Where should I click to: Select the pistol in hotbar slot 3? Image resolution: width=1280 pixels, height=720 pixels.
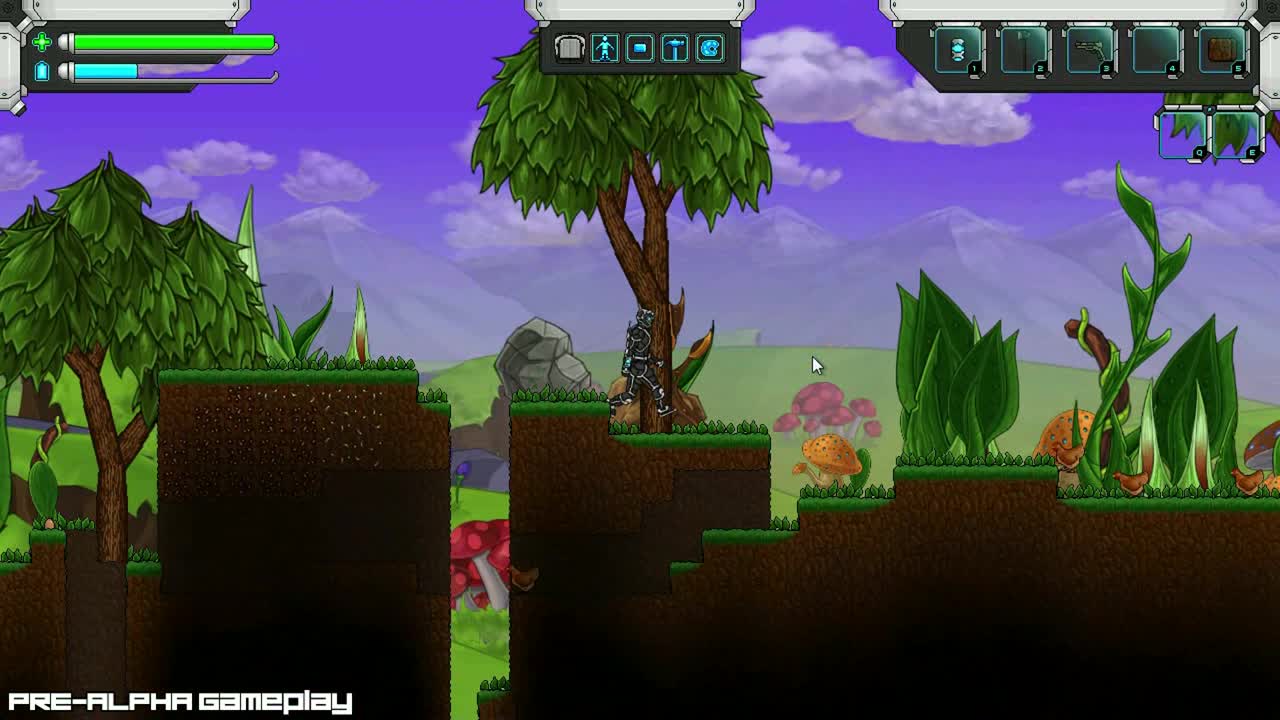pyautogui.click(x=1089, y=48)
